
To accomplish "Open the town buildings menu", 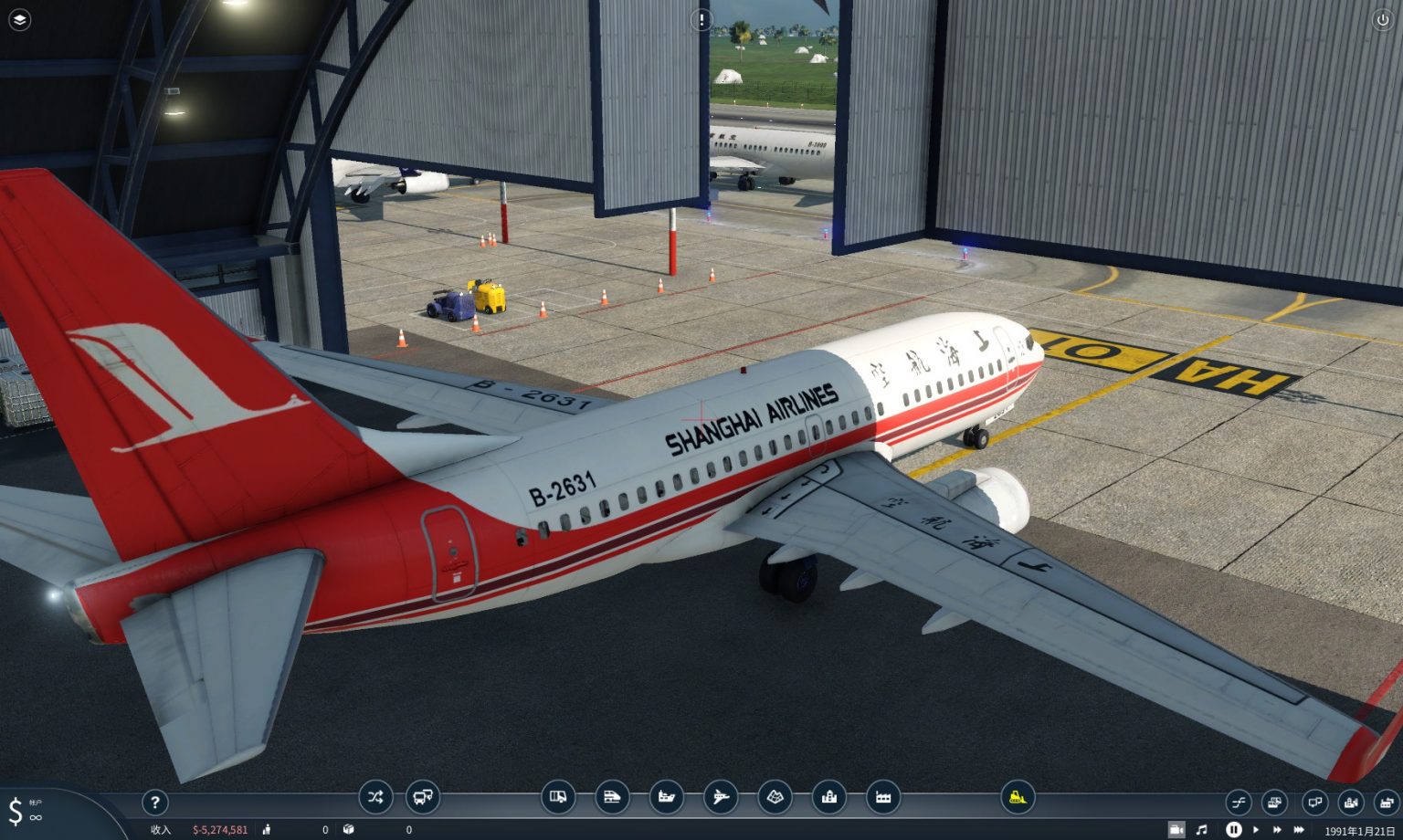I will 831,797.
